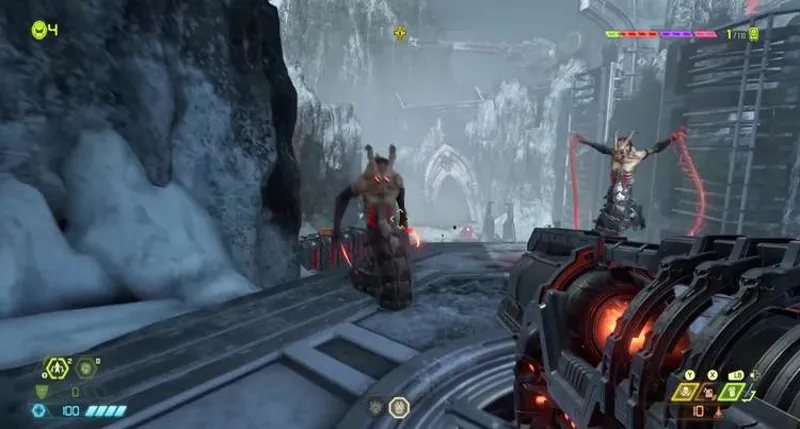Click the blue health cross icon
Image resolution: width=800 pixels, height=429 pixels.
[x=37, y=410]
